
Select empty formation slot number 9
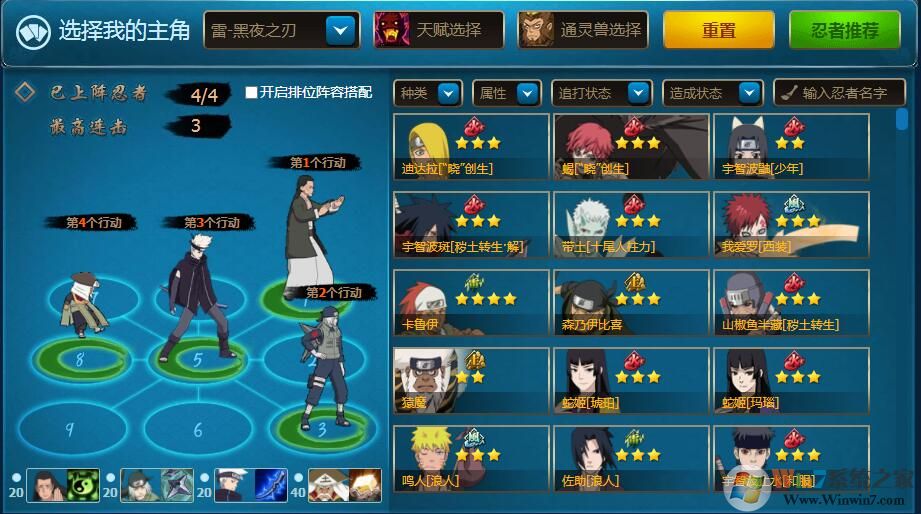[x=69, y=429]
